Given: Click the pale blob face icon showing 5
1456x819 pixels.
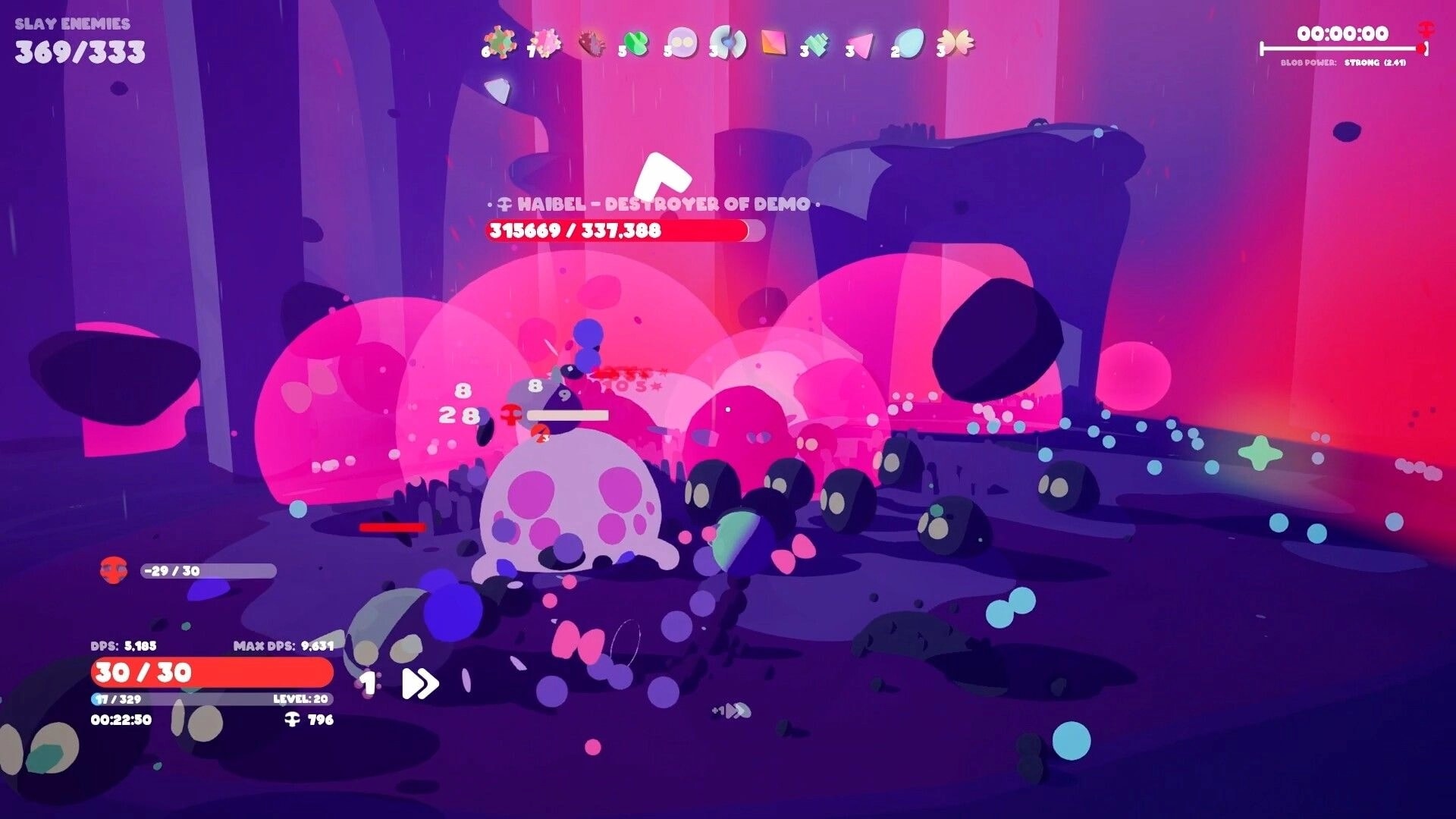Looking at the screenshot, I should tap(683, 44).
